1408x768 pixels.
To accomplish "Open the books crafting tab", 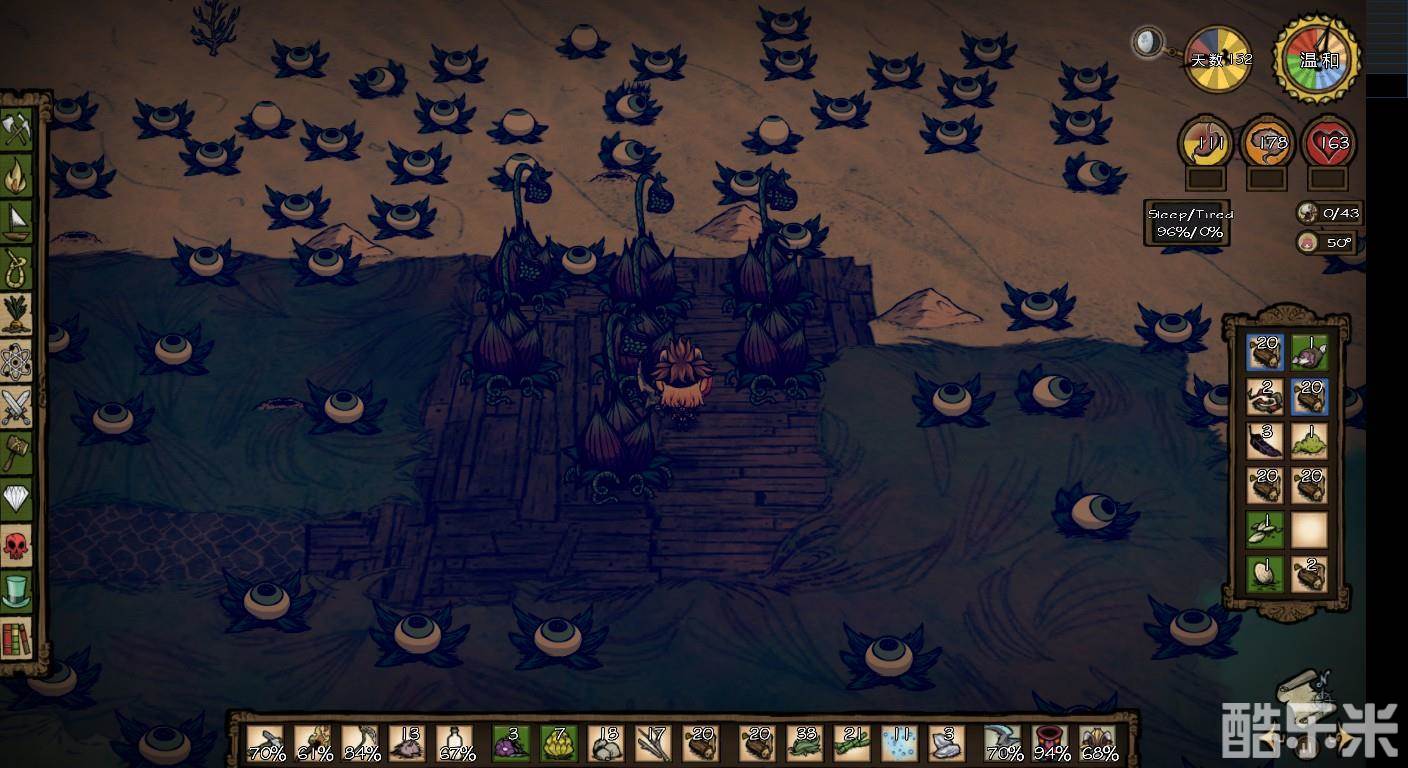I will point(17,637).
